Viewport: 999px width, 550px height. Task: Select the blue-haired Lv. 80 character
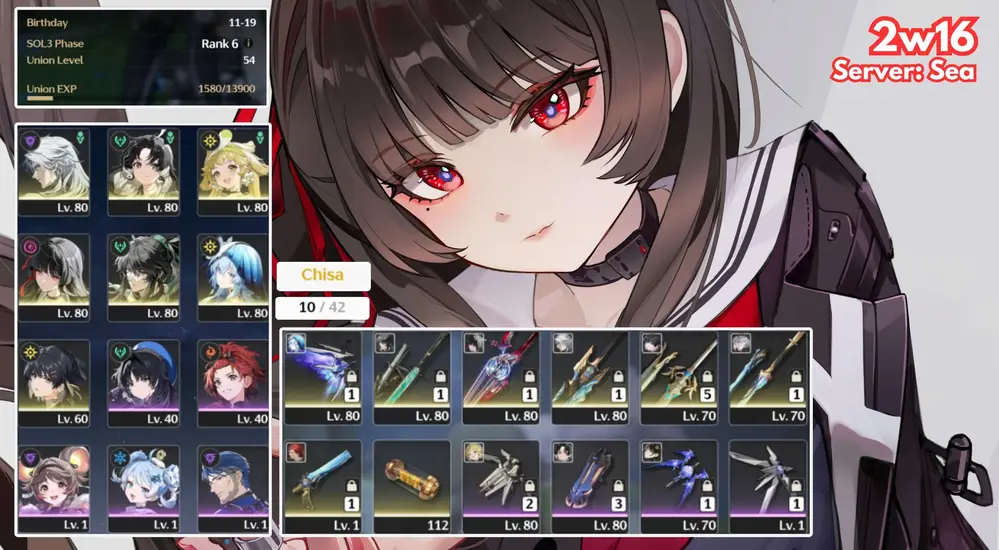(x=232, y=275)
